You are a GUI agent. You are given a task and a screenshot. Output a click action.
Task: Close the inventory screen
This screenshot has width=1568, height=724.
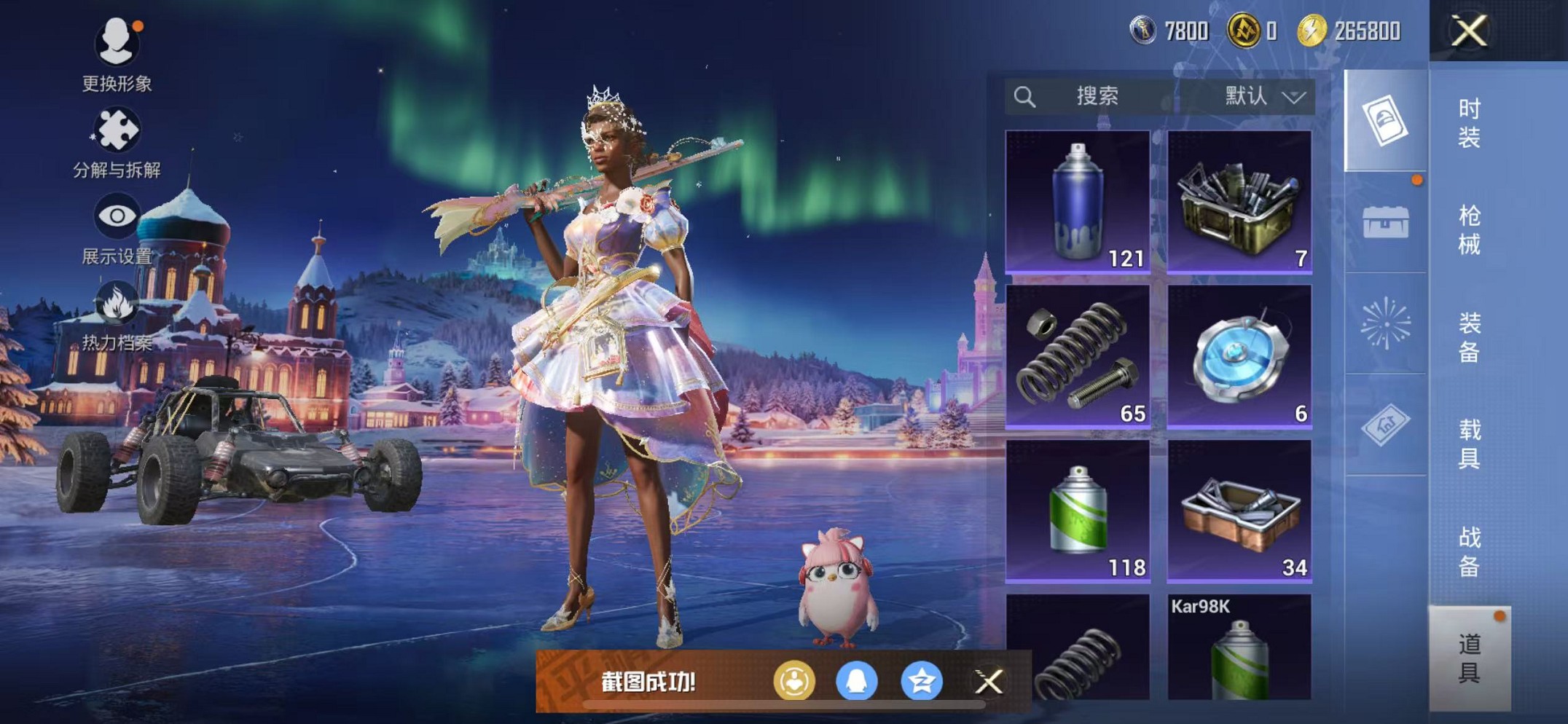click(1468, 31)
